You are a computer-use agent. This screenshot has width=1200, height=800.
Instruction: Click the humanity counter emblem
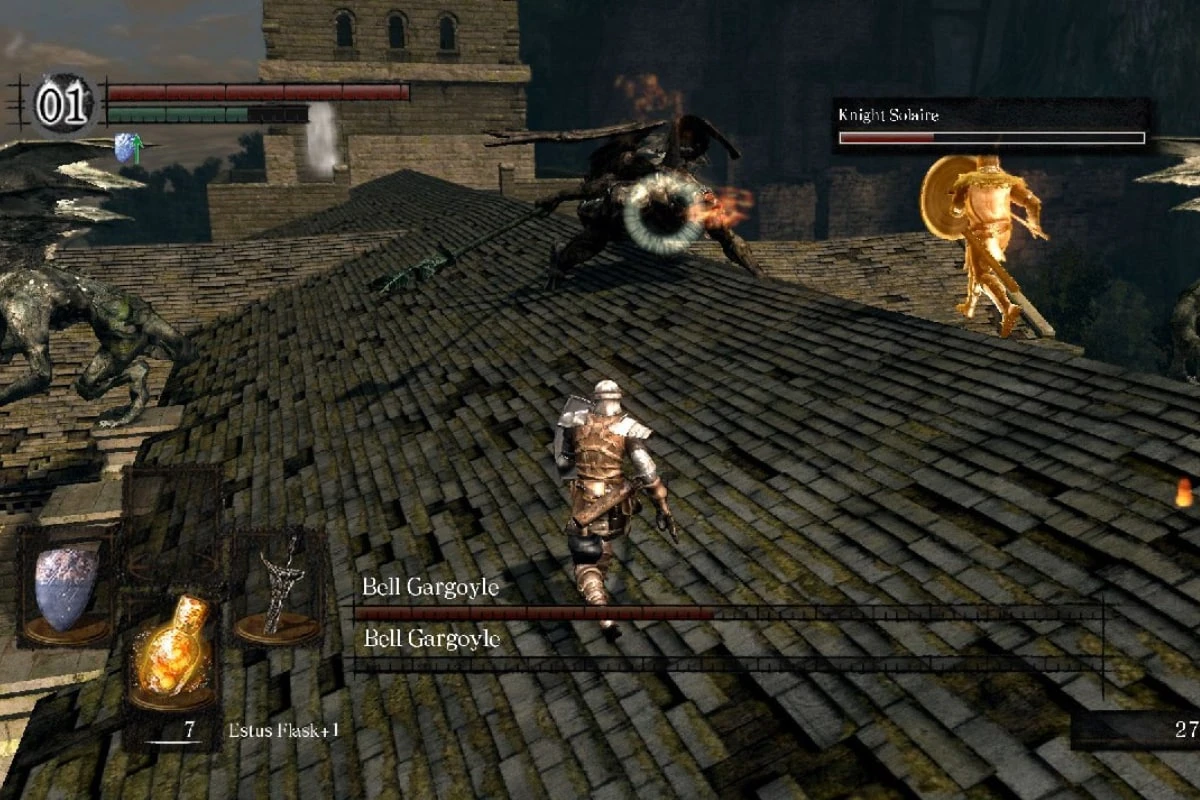[63, 104]
